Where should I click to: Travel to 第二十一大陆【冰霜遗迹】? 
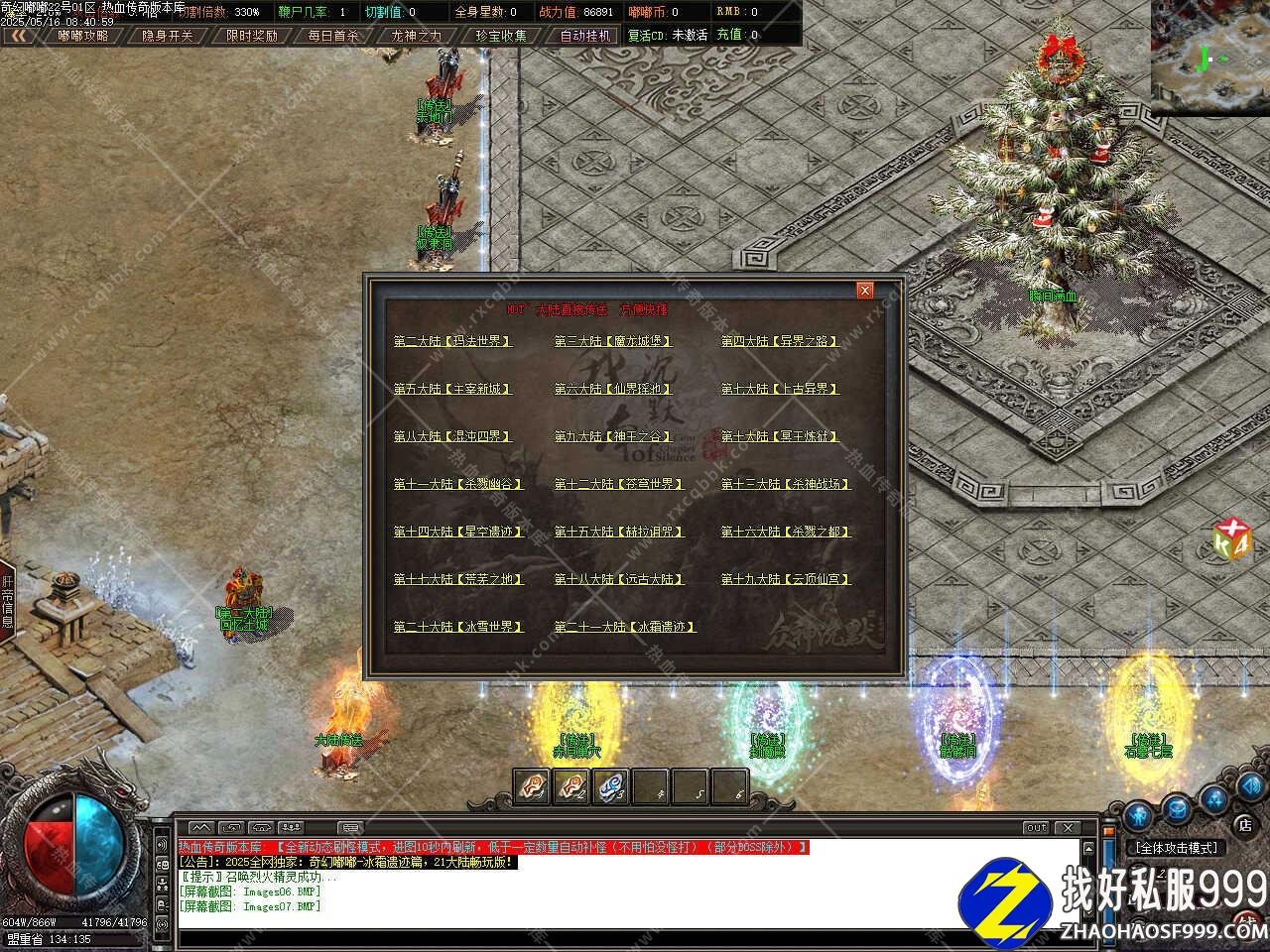click(625, 627)
